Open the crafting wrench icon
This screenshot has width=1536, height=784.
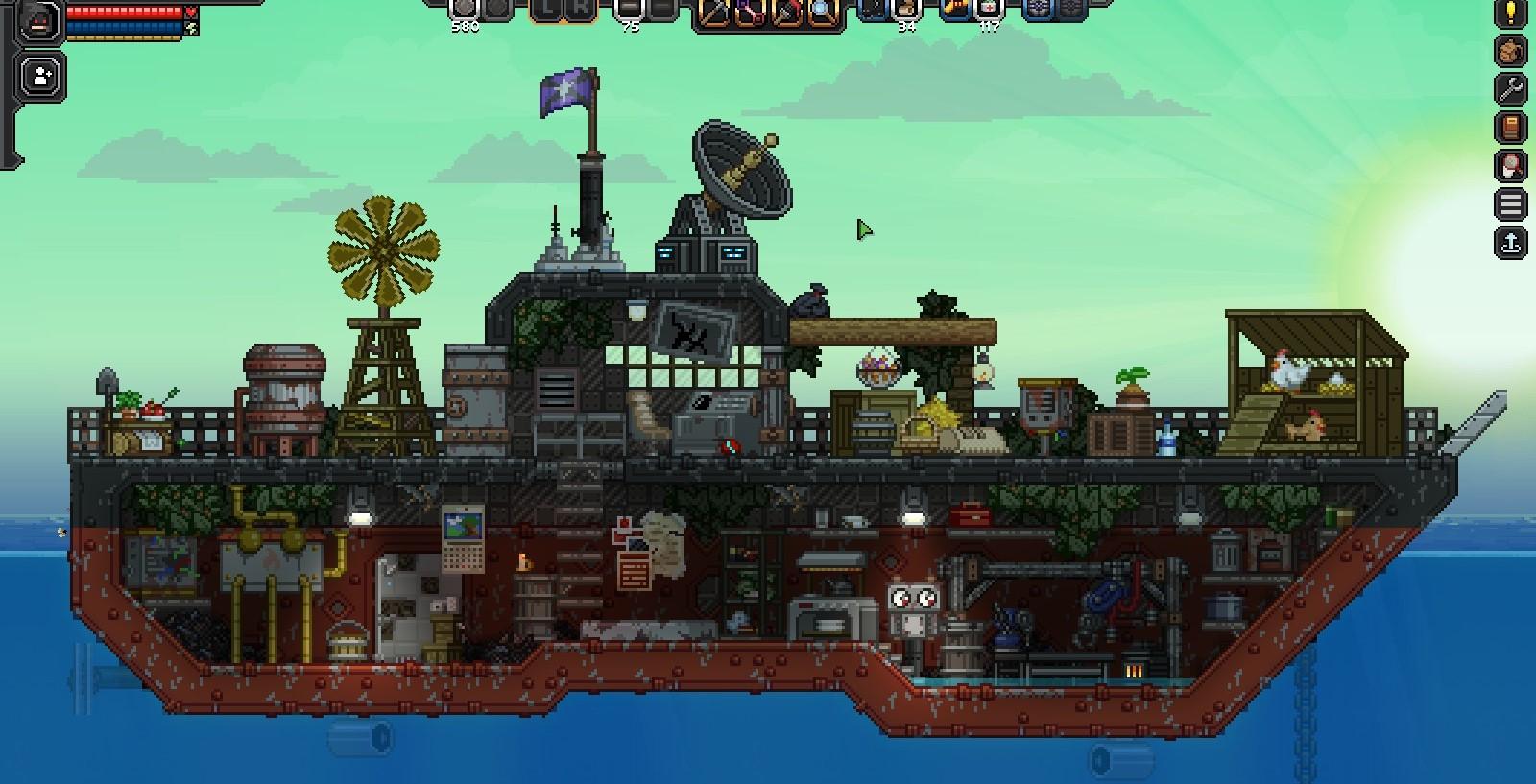1511,87
